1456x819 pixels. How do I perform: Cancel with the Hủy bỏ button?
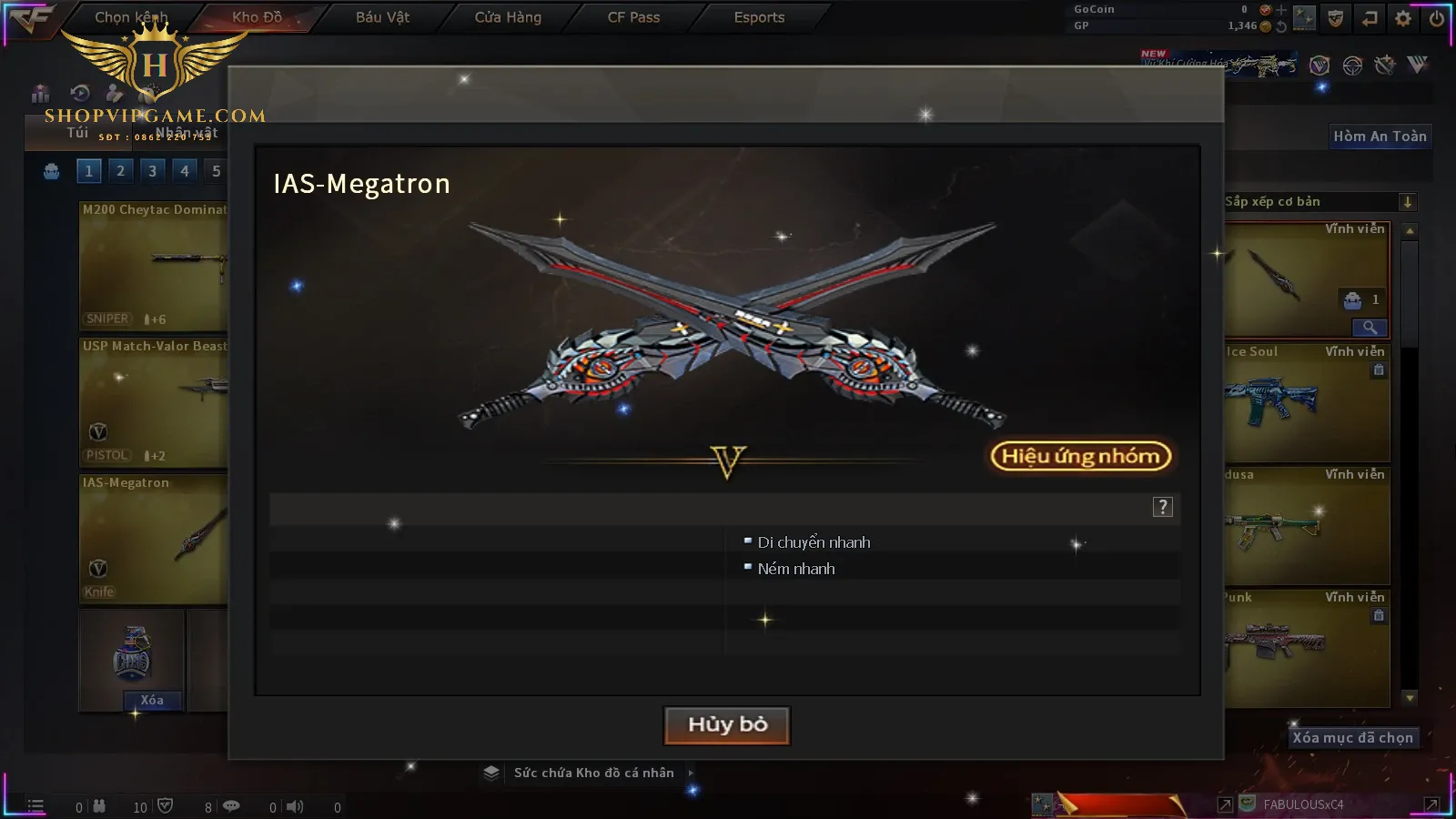pos(726,725)
